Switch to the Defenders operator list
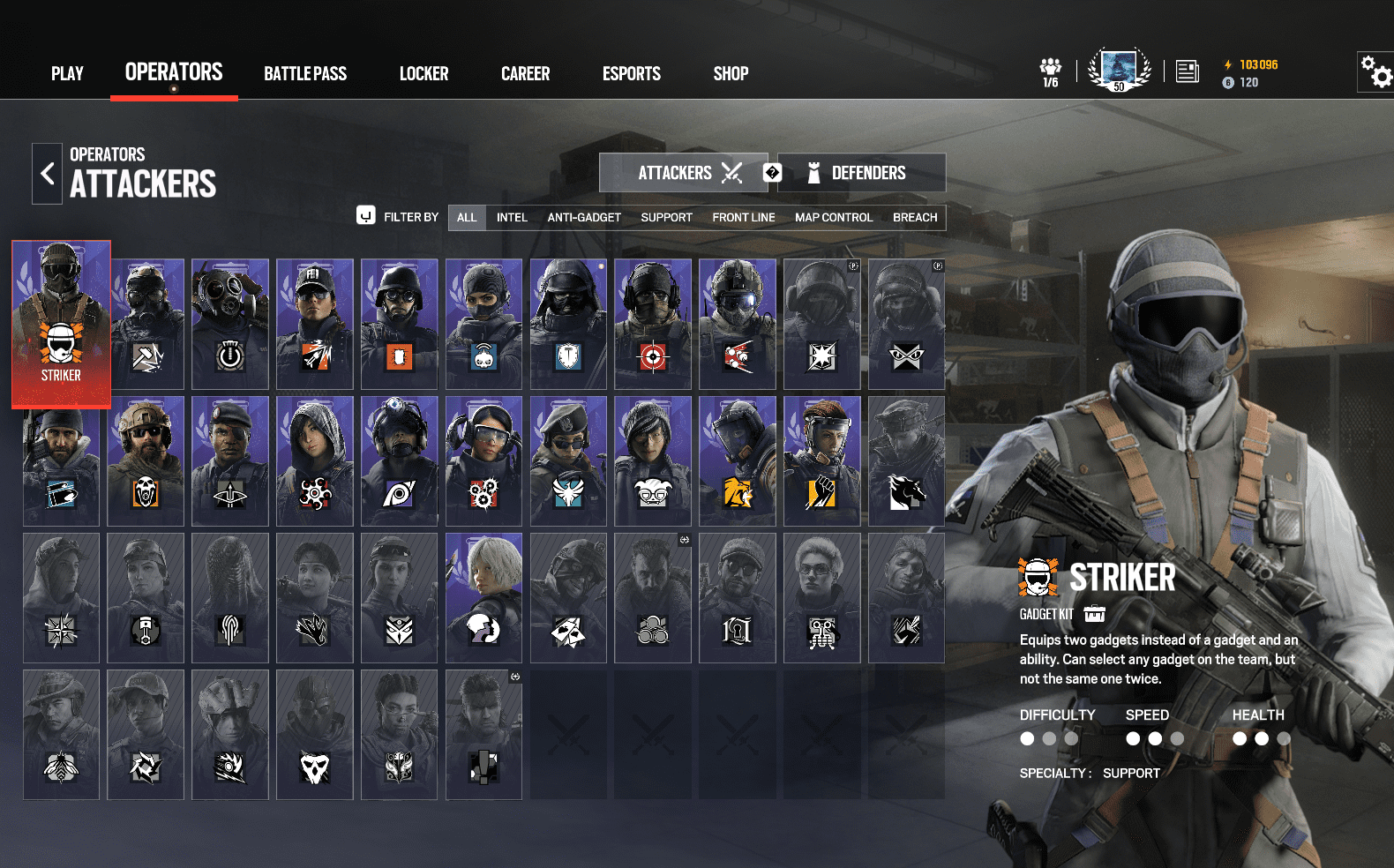Image resolution: width=1394 pixels, height=868 pixels. click(861, 173)
